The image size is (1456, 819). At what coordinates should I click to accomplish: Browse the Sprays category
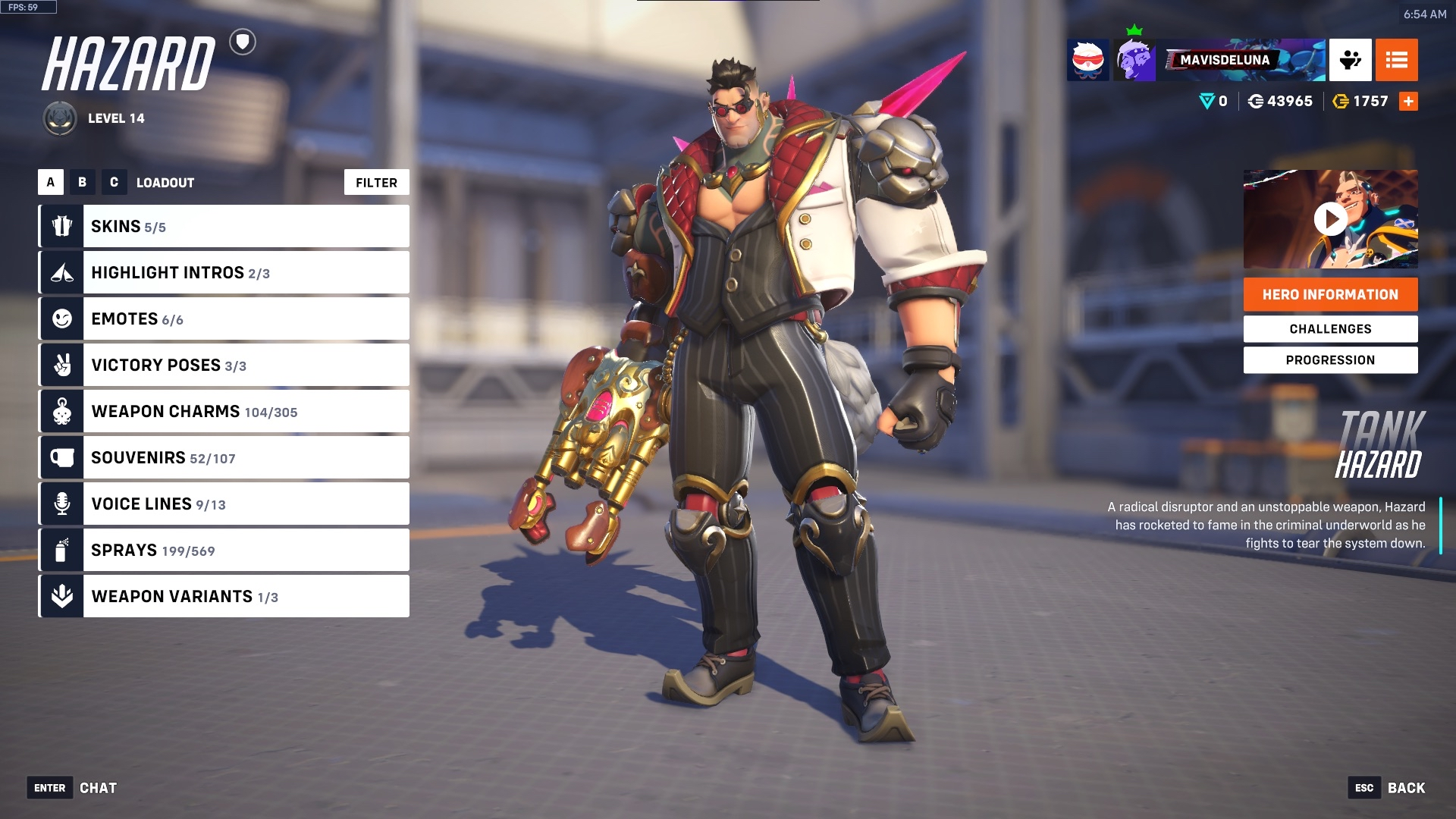click(224, 550)
